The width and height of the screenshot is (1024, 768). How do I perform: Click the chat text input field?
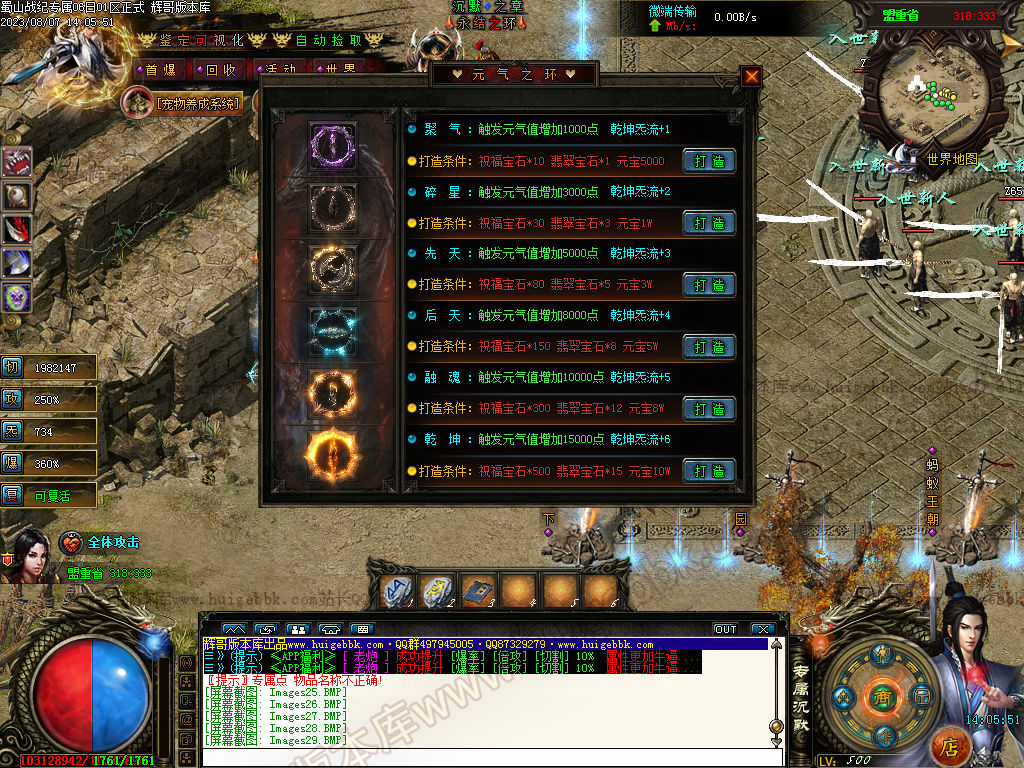pos(480,757)
